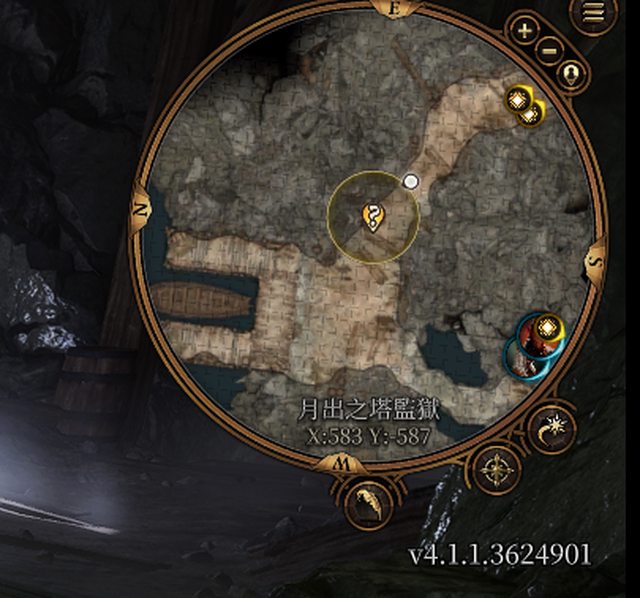Open the journal feather quill button
The height and width of the screenshot is (598, 640).
click(x=367, y=502)
